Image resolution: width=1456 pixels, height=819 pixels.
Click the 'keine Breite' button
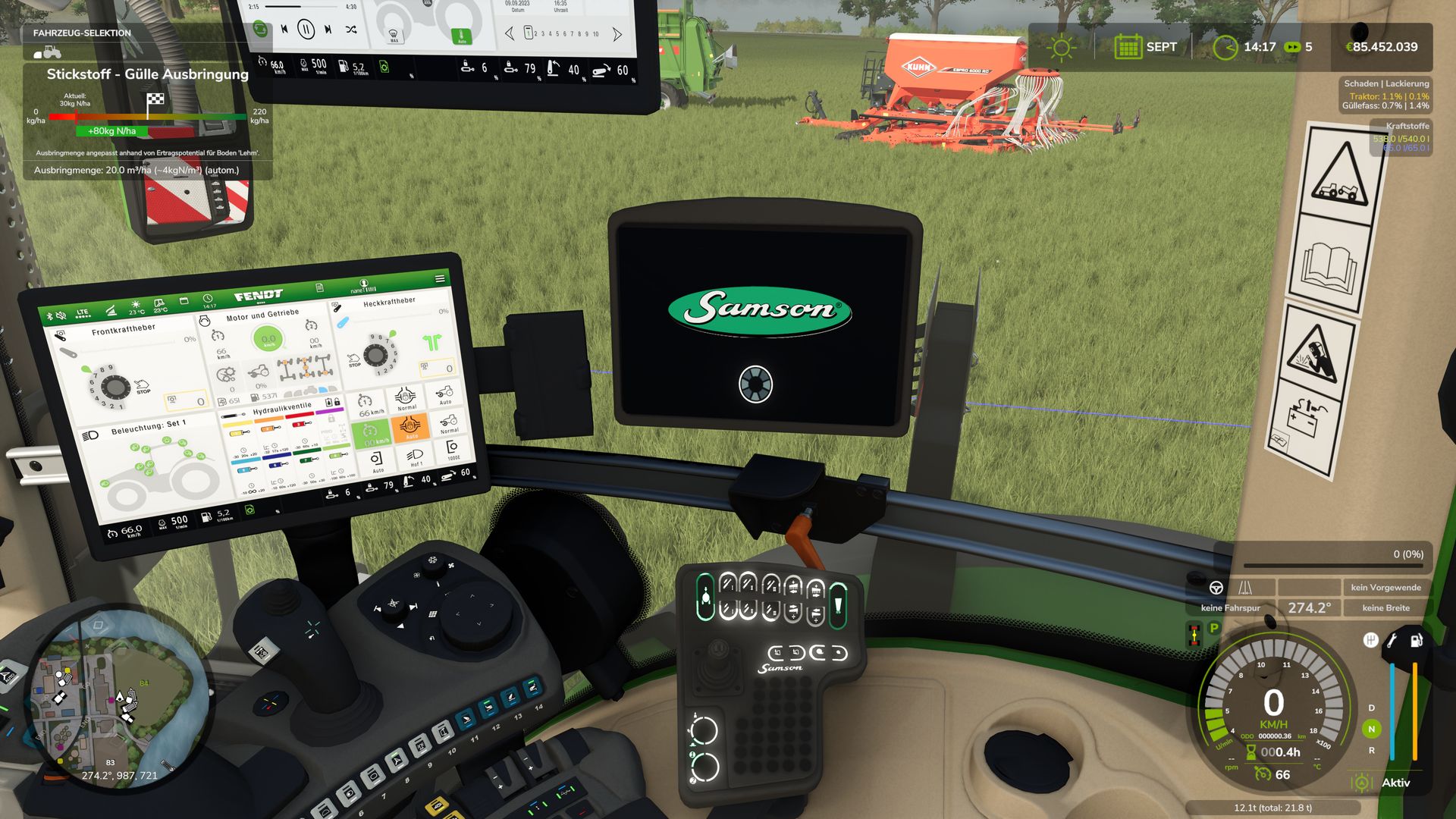click(x=1385, y=607)
